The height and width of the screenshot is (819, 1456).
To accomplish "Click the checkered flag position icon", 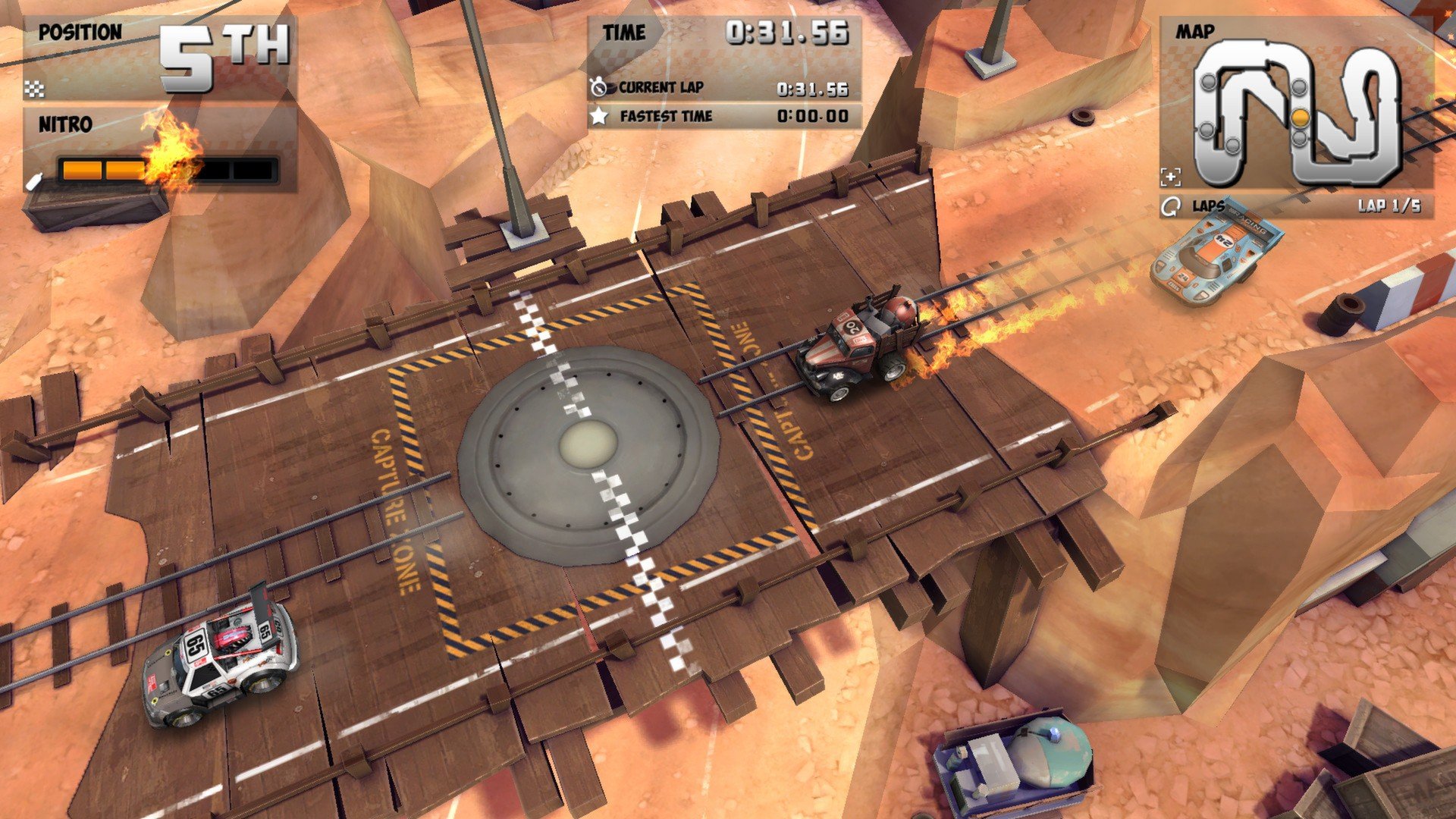I will click(x=35, y=90).
